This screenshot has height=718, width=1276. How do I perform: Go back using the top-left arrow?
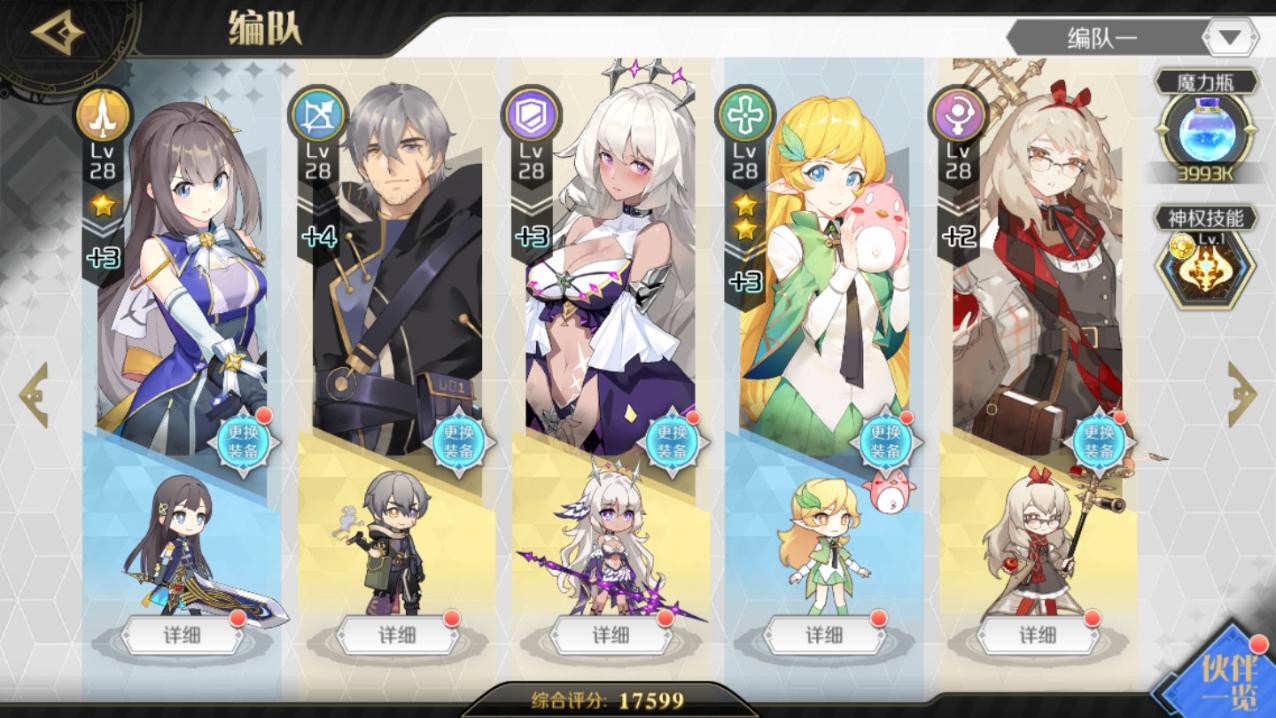click(x=57, y=34)
